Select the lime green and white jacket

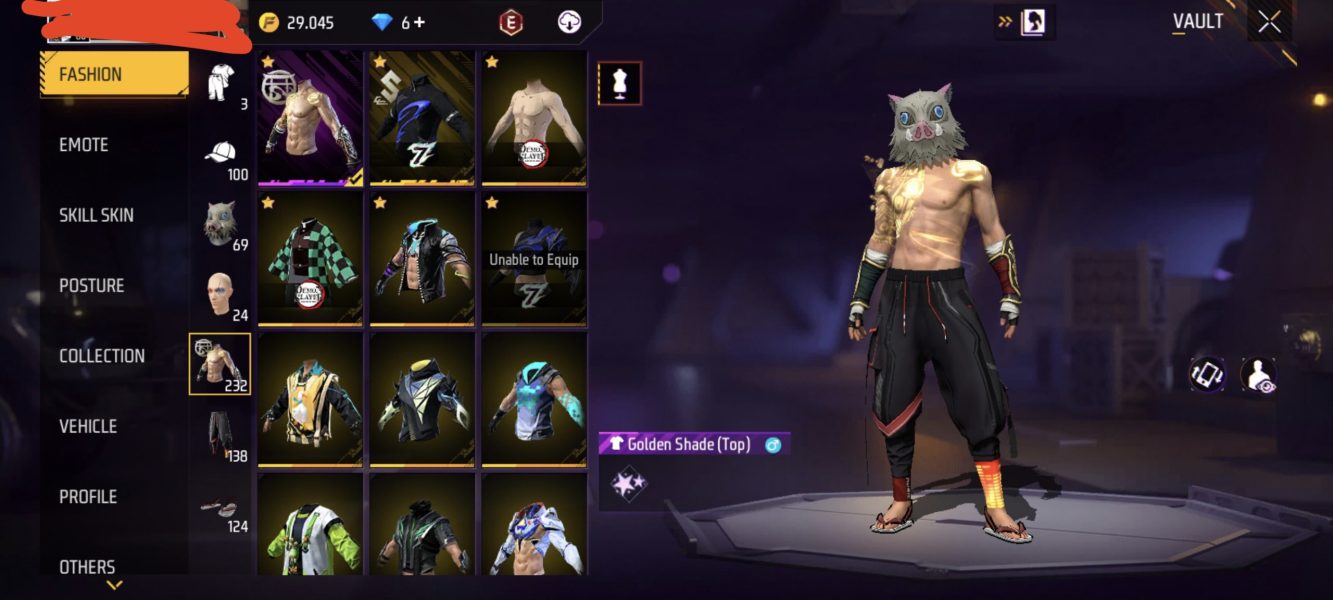pyautogui.click(x=310, y=525)
